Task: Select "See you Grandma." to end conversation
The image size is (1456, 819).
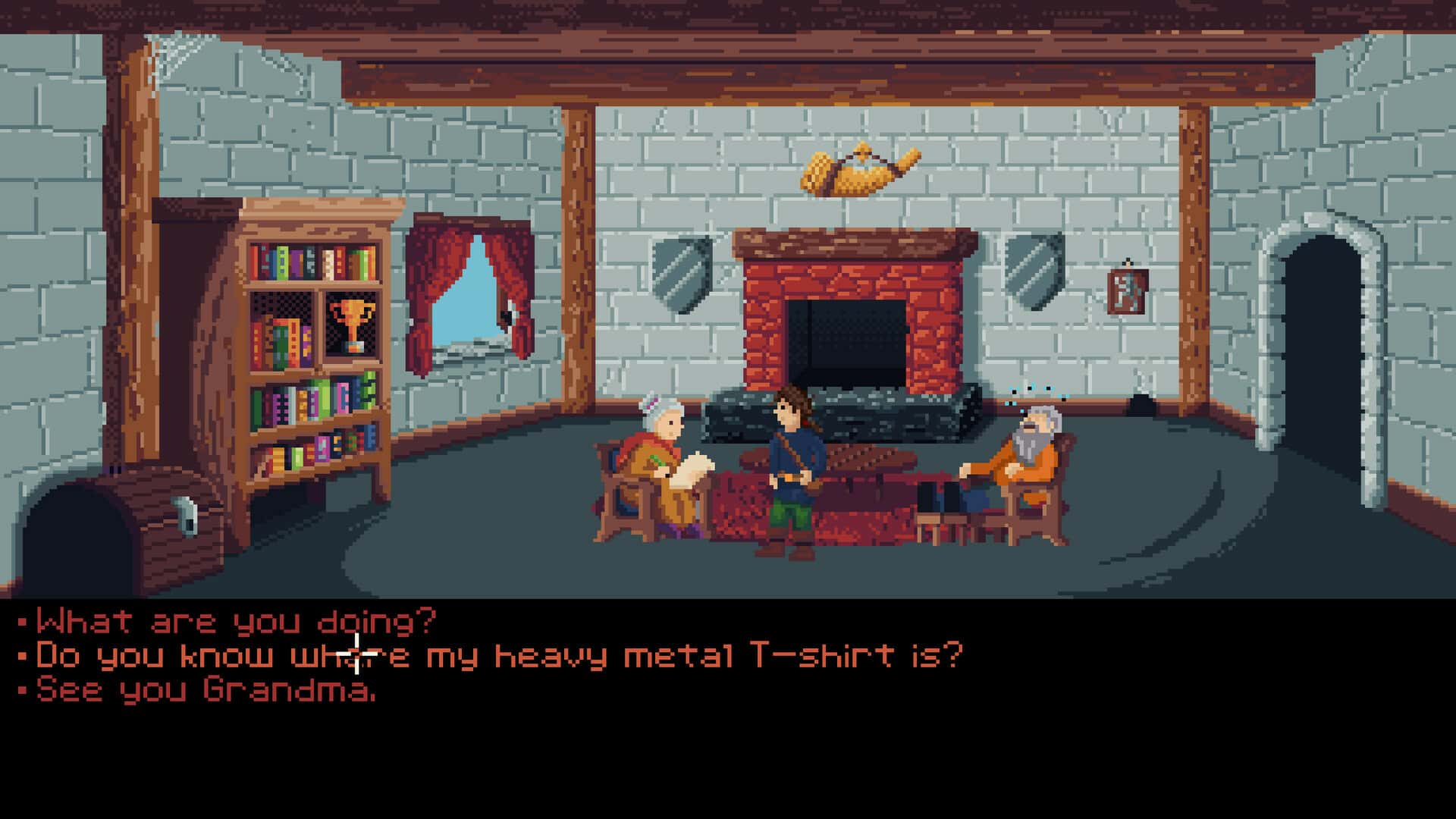Action: tap(206, 690)
